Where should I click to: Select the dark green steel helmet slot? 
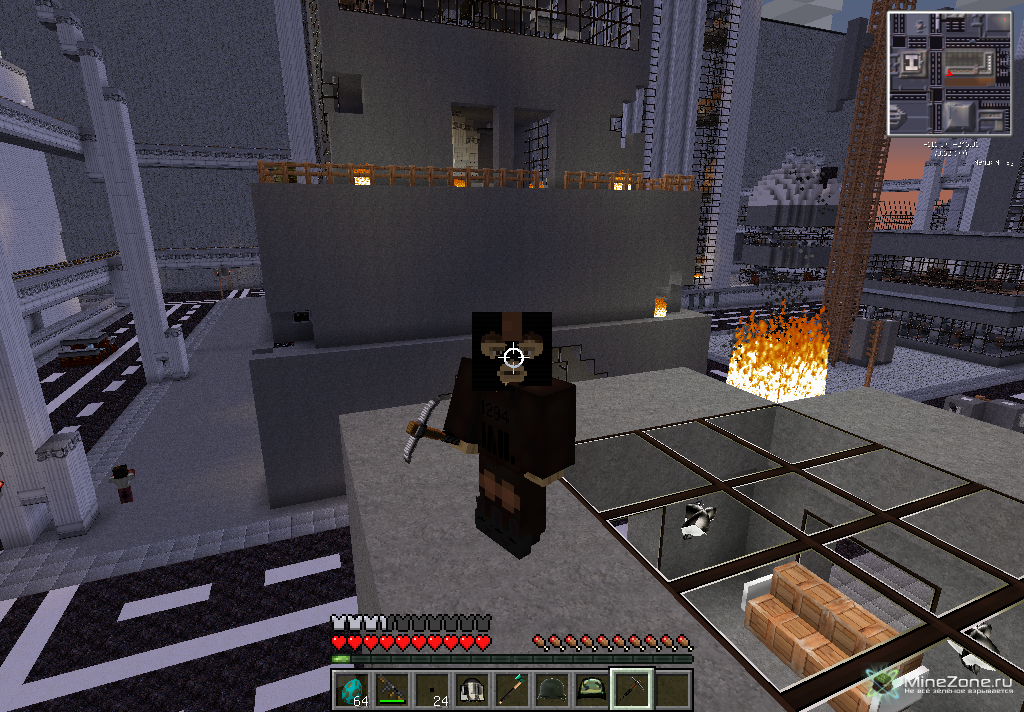point(552,689)
